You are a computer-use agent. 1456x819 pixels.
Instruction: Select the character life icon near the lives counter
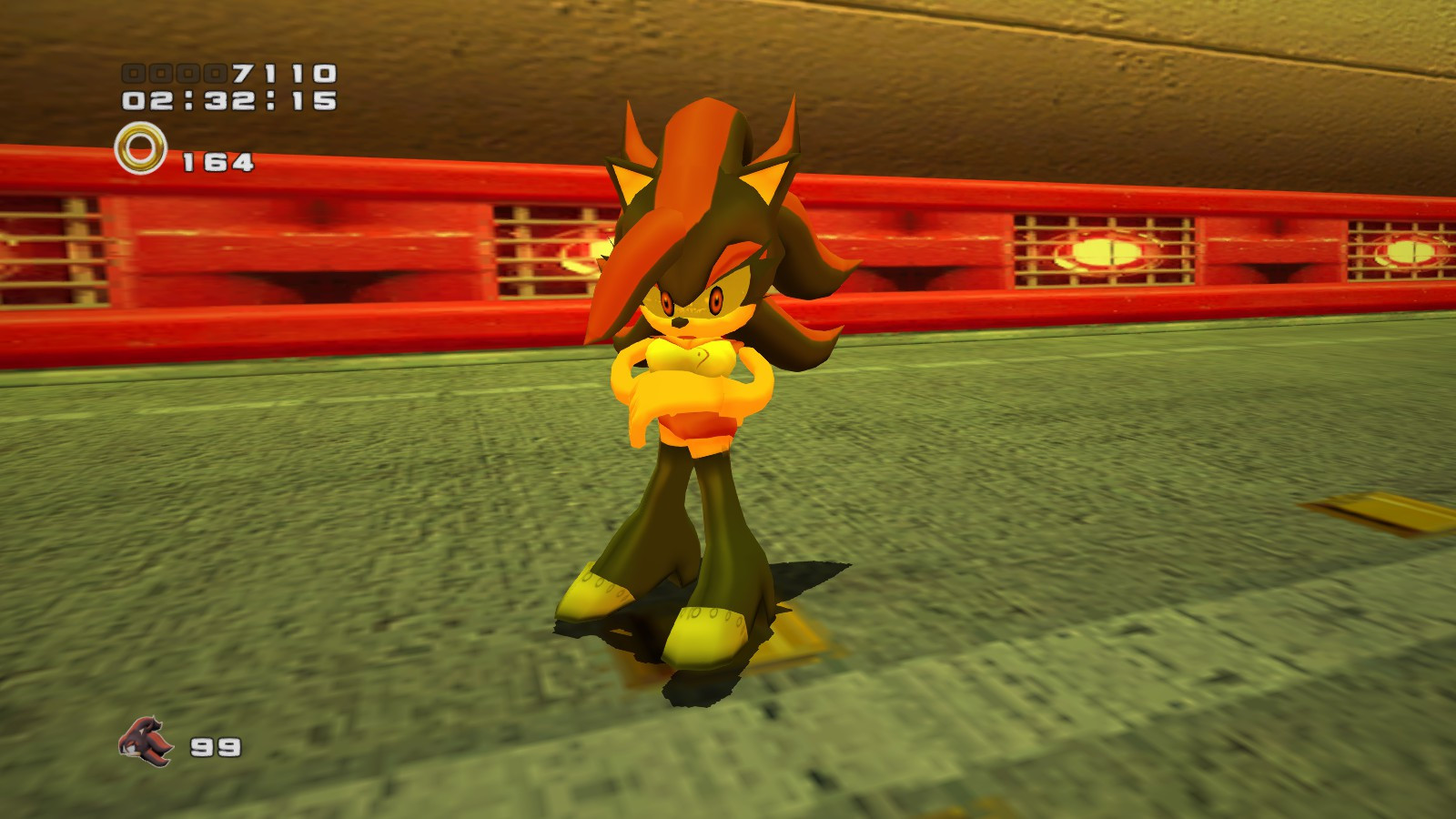point(144,738)
